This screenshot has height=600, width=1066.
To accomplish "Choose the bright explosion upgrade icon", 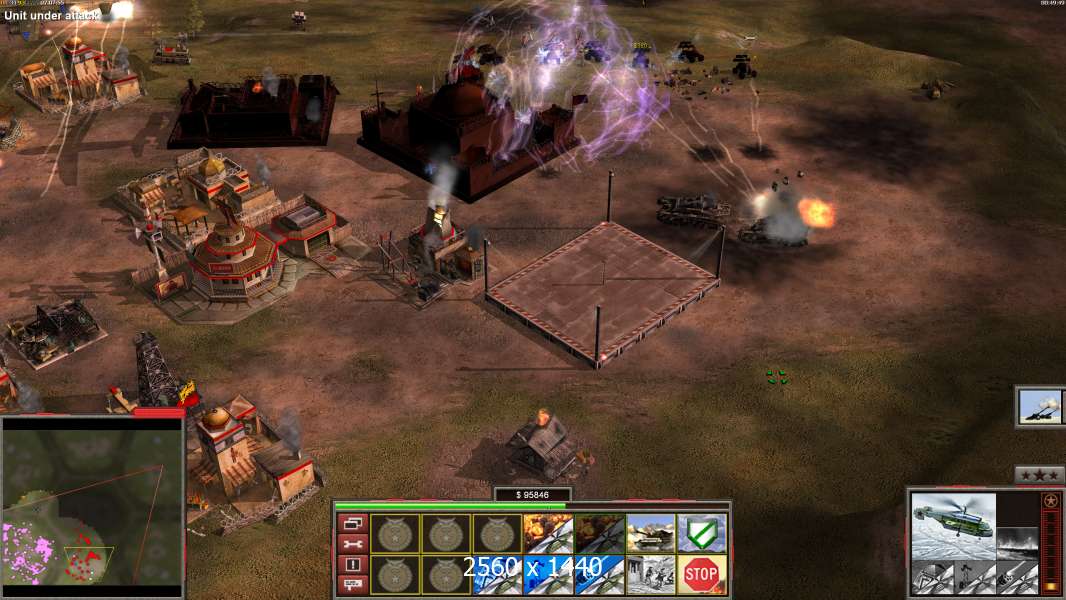I will (548, 533).
